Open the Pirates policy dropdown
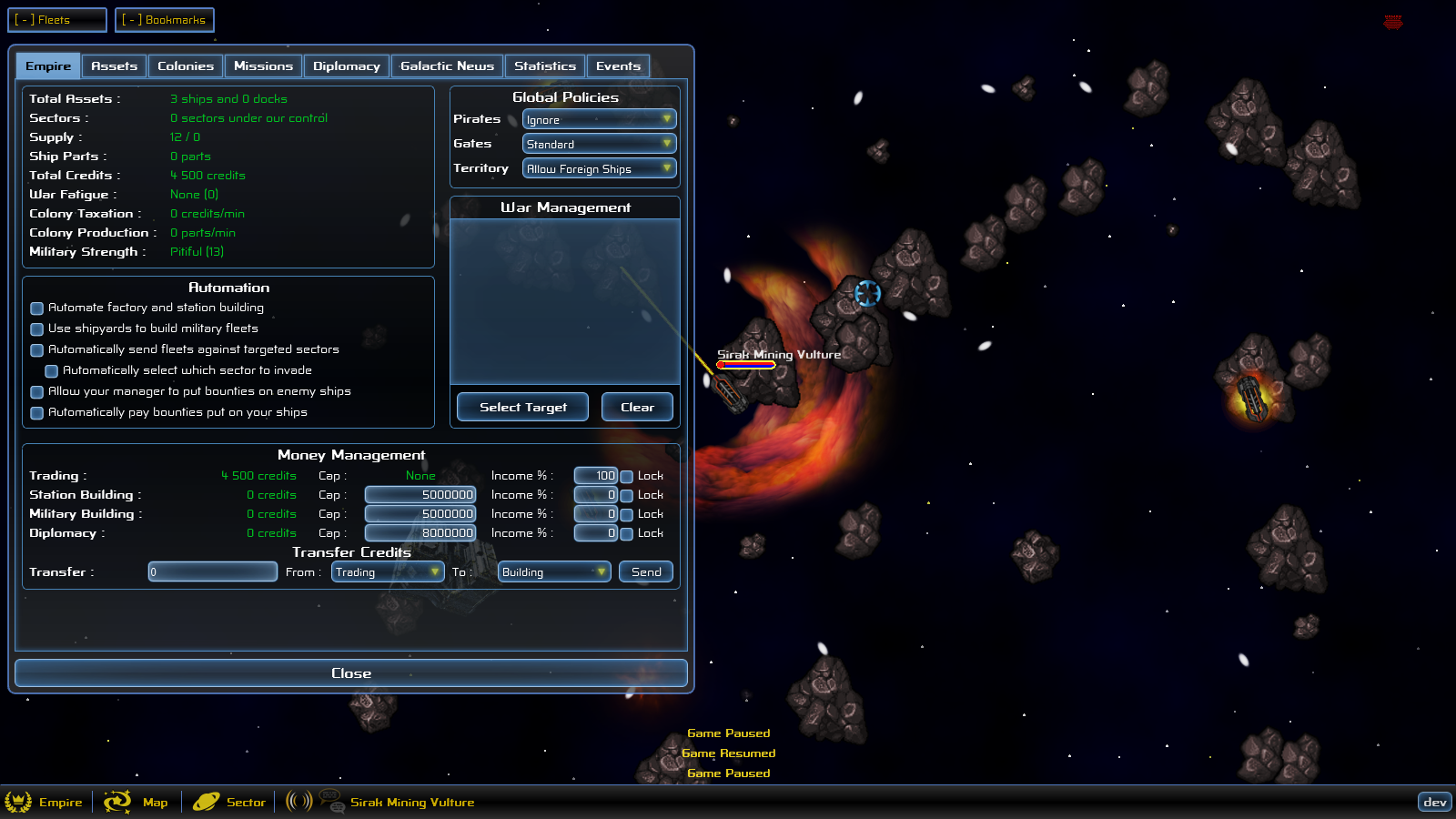Viewport: 1456px width, 819px height. pyautogui.click(x=599, y=119)
